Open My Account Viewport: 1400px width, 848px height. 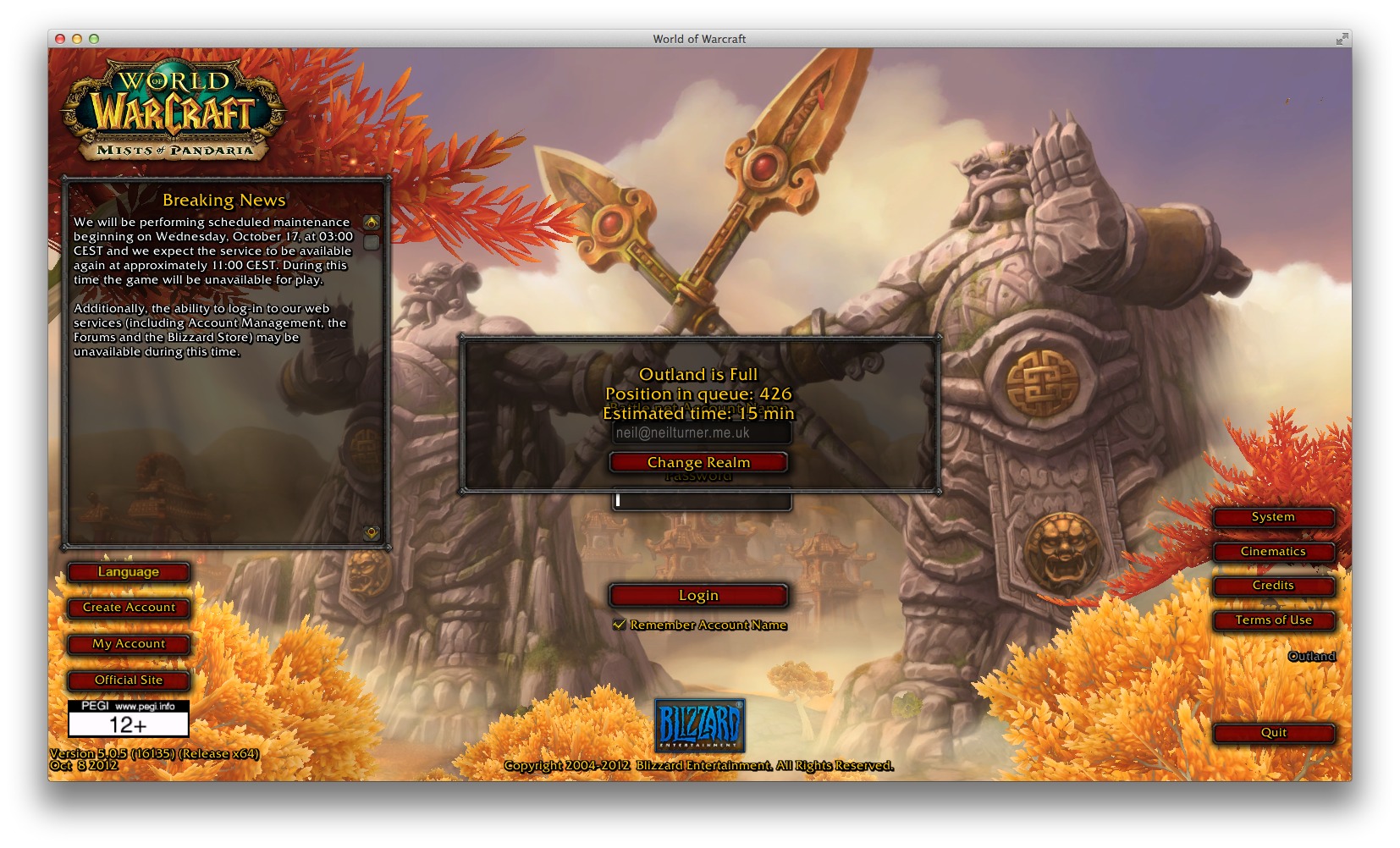pos(129,644)
